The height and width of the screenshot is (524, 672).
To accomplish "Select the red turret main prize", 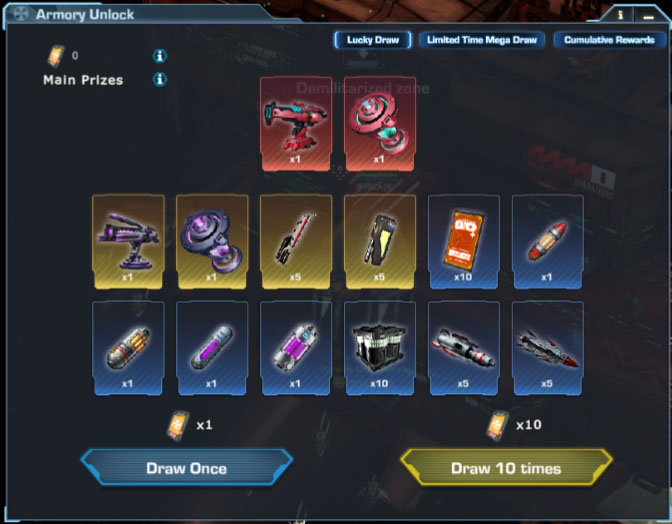I will [296, 123].
